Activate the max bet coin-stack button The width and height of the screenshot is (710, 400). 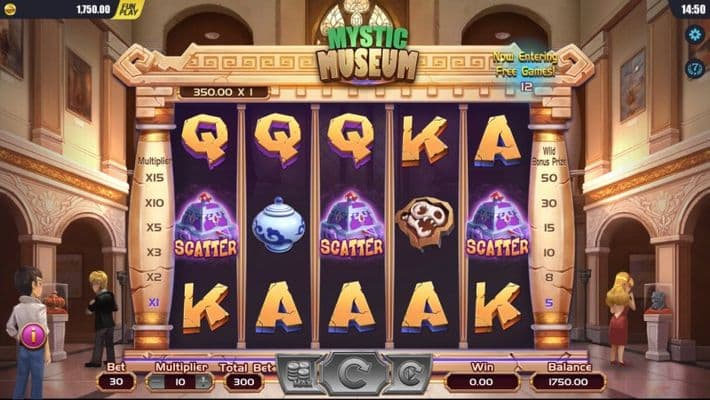[300, 374]
